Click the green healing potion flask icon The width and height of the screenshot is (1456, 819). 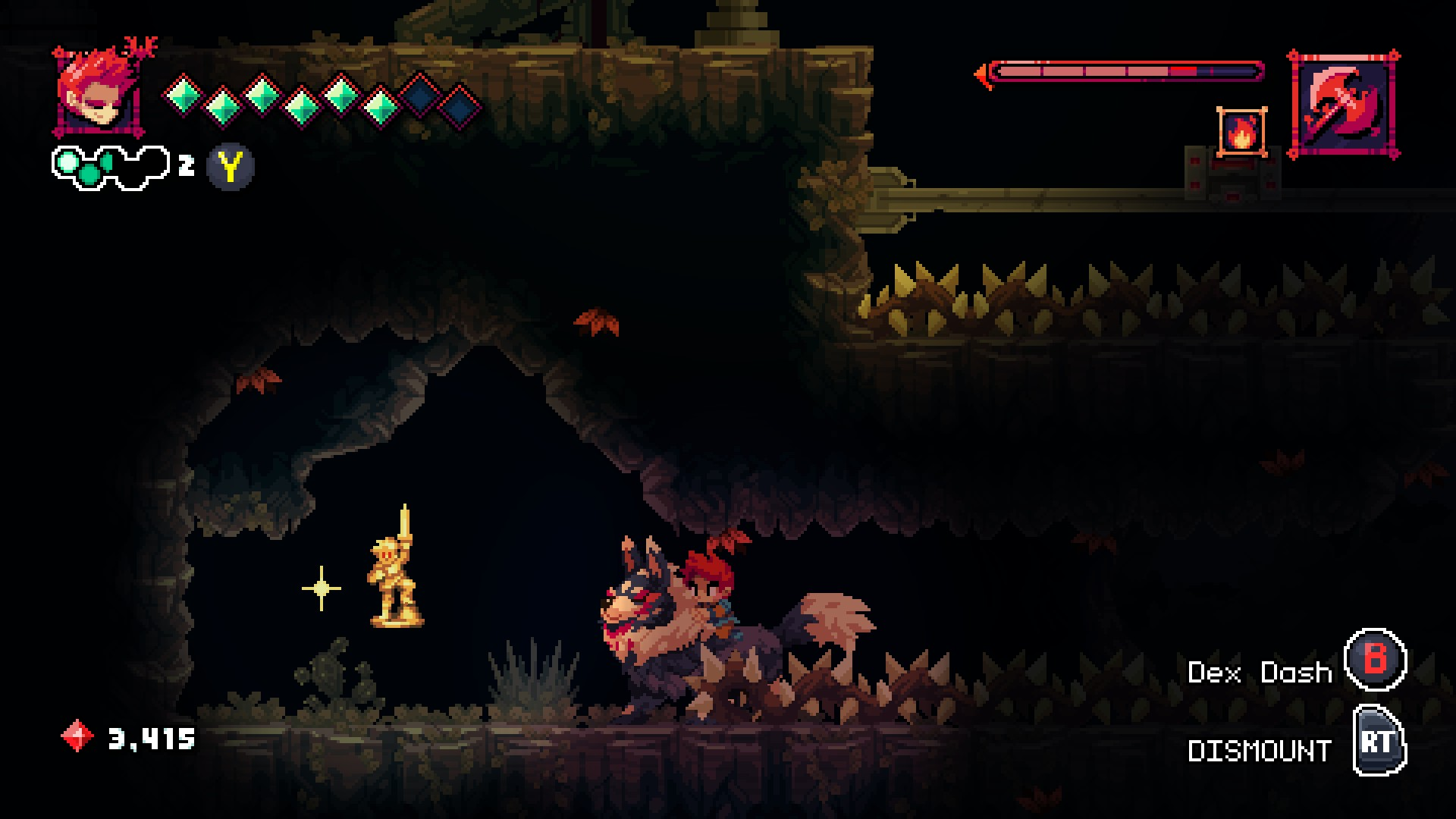(110, 166)
